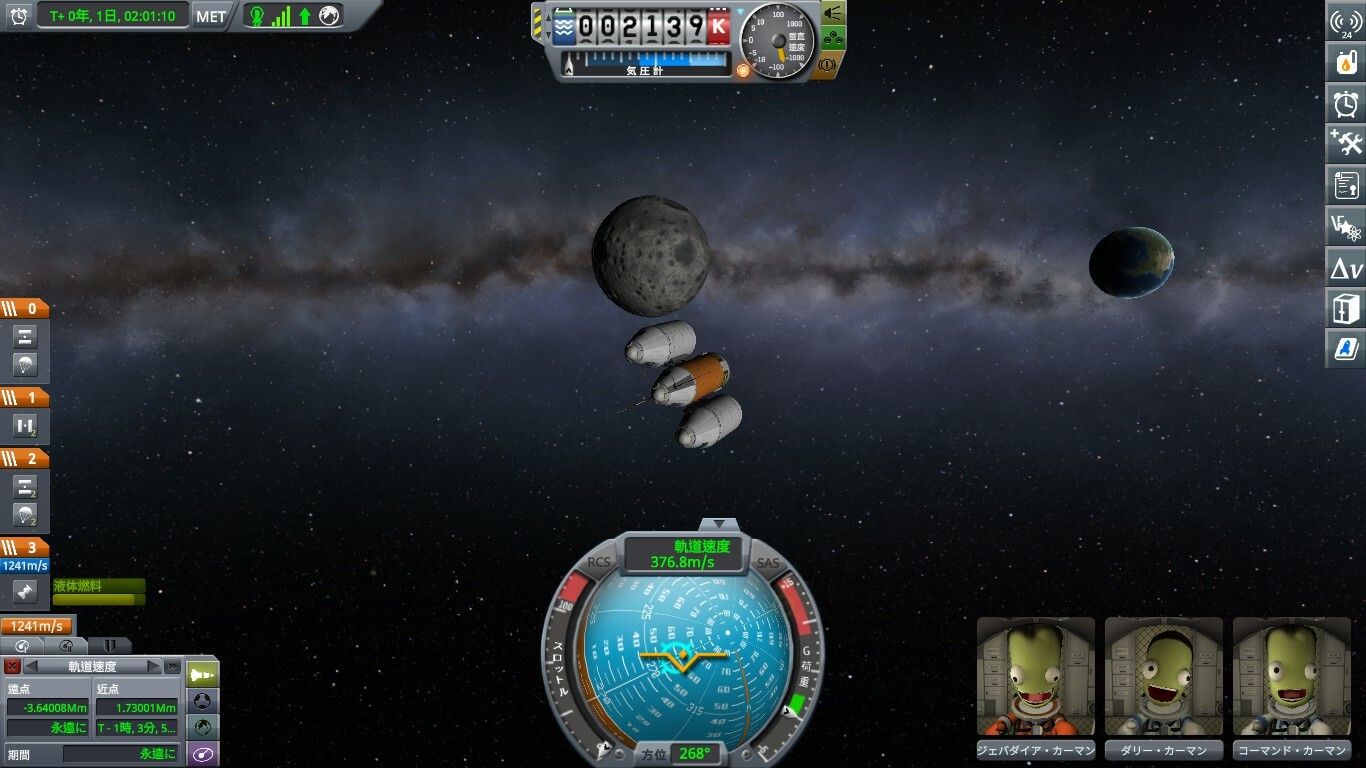Open the CommNet signal panel
Viewport: 1366px width, 768px height.
(1346, 22)
